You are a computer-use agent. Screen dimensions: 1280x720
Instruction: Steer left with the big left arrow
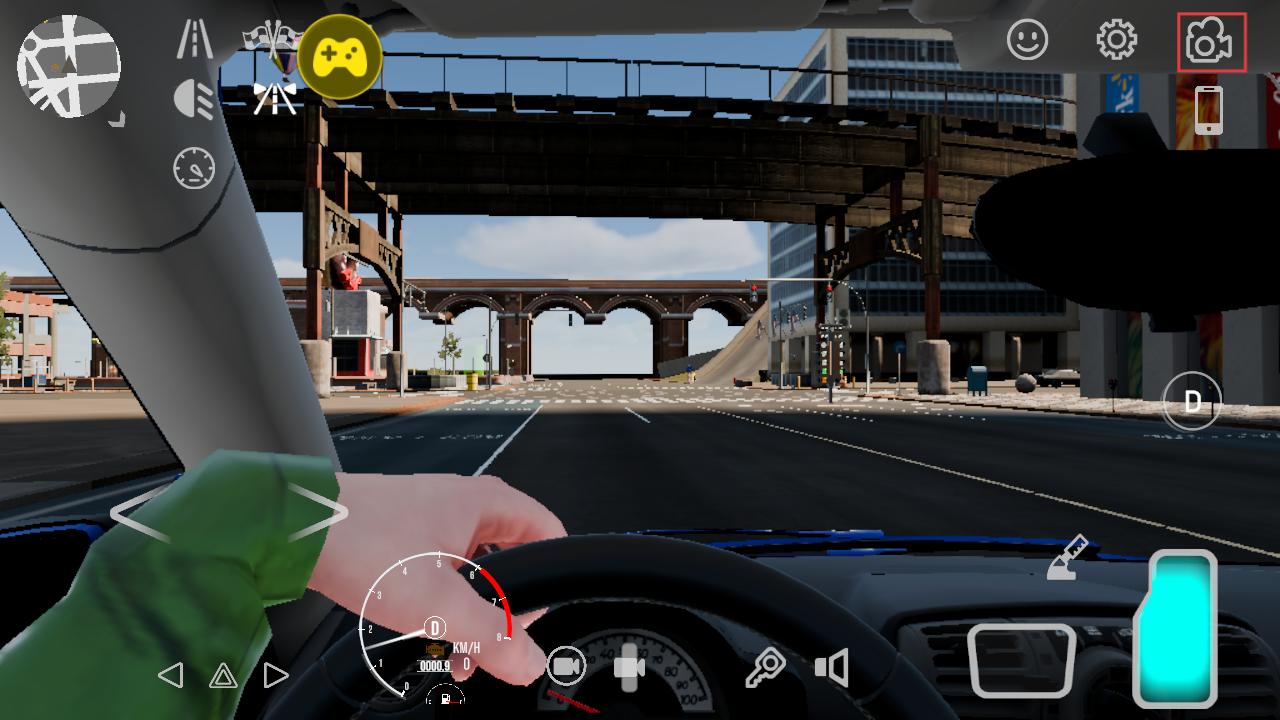[140, 513]
